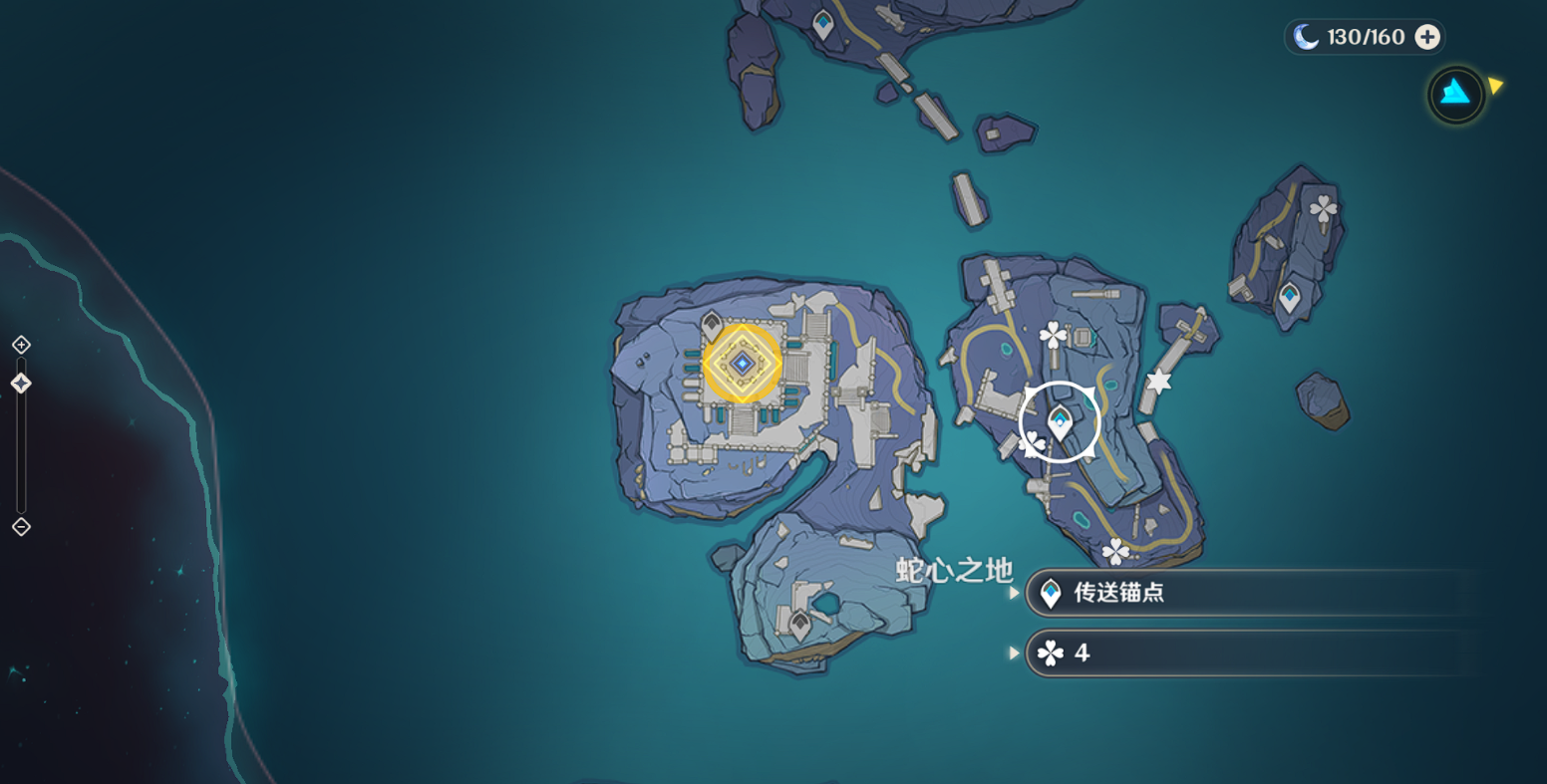Click the round blue triangle icon
The image size is (1547, 784).
click(1456, 94)
